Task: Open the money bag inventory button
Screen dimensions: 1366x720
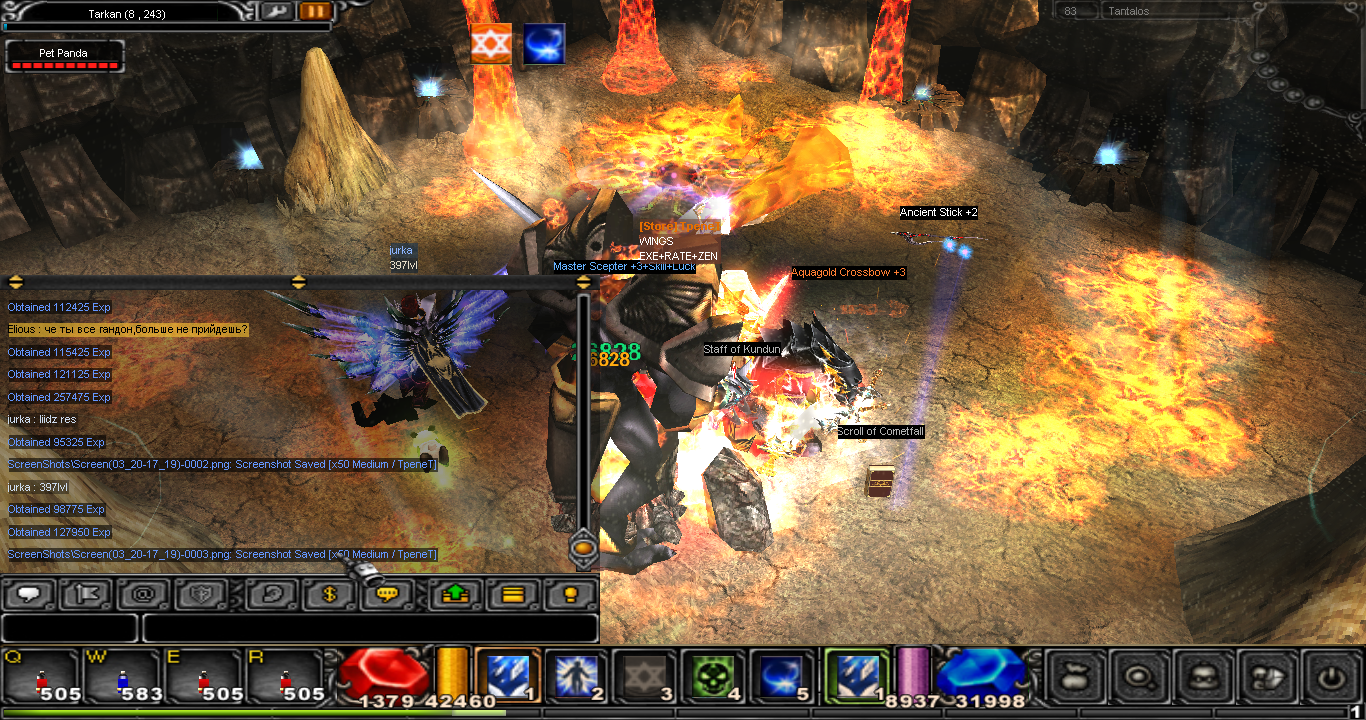Action: [1075, 677]
